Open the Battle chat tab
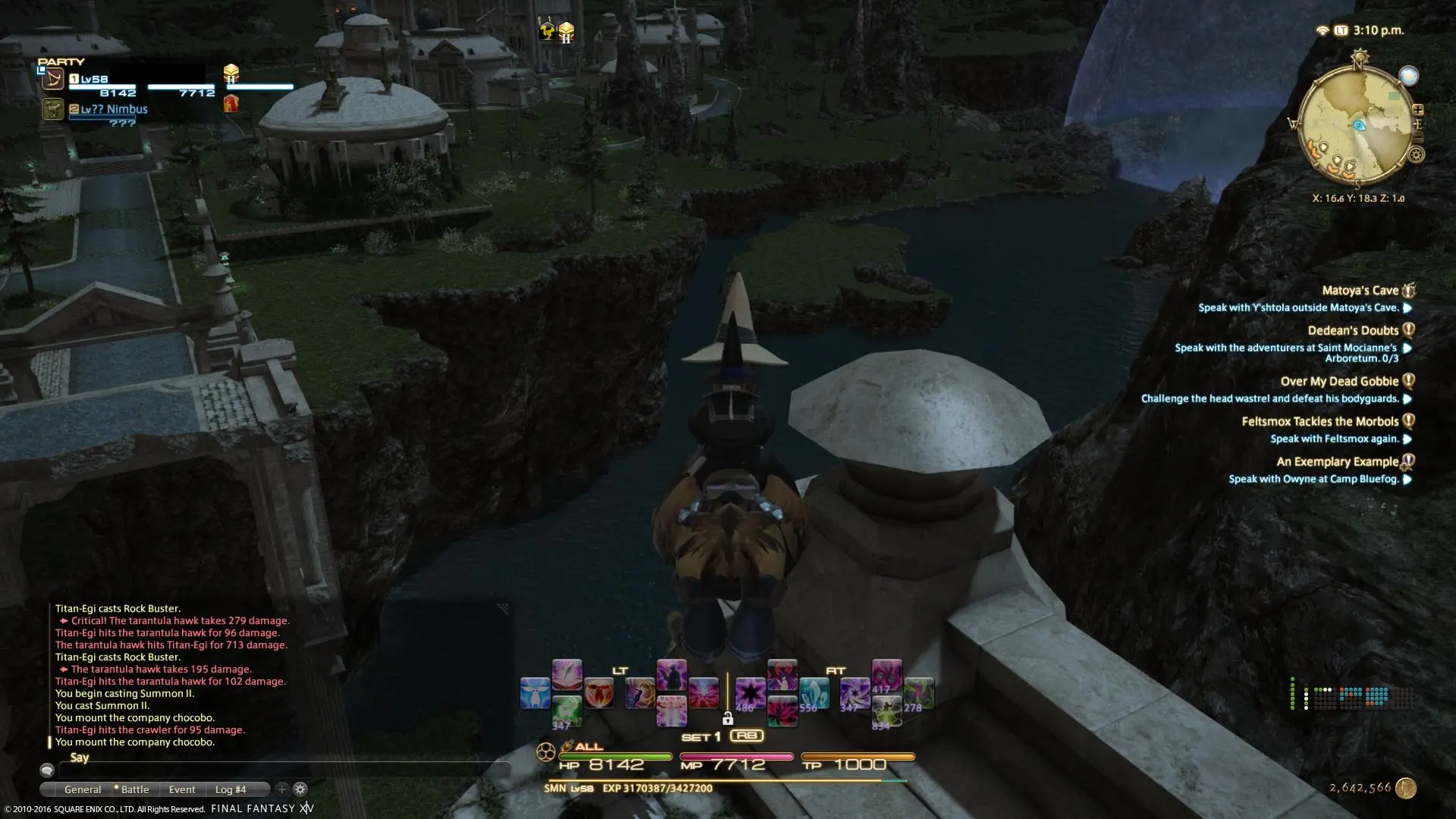This screenshot has width=1456, height=819. point(135,789)
